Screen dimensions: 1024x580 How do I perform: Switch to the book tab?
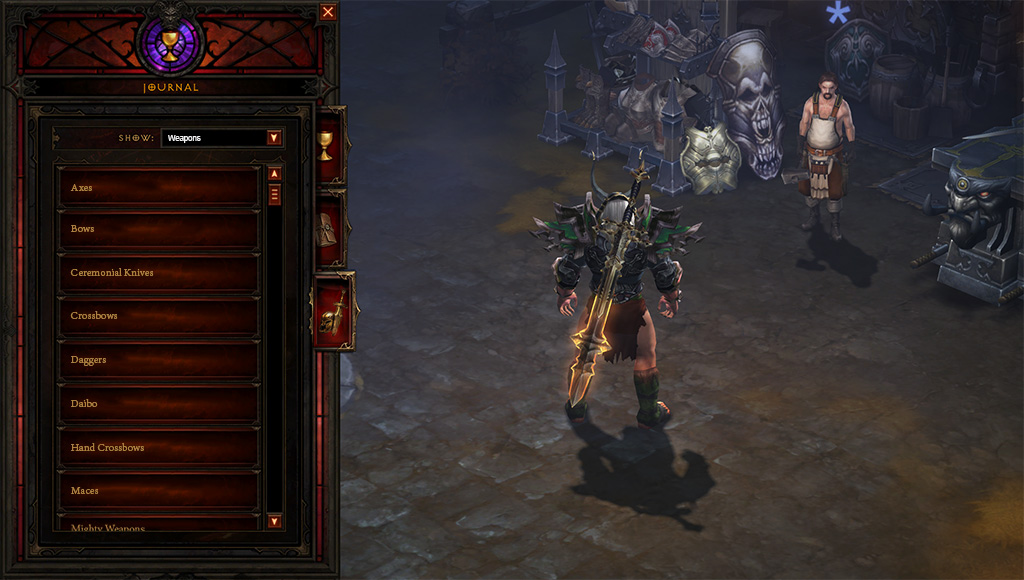tap(328, 230)
